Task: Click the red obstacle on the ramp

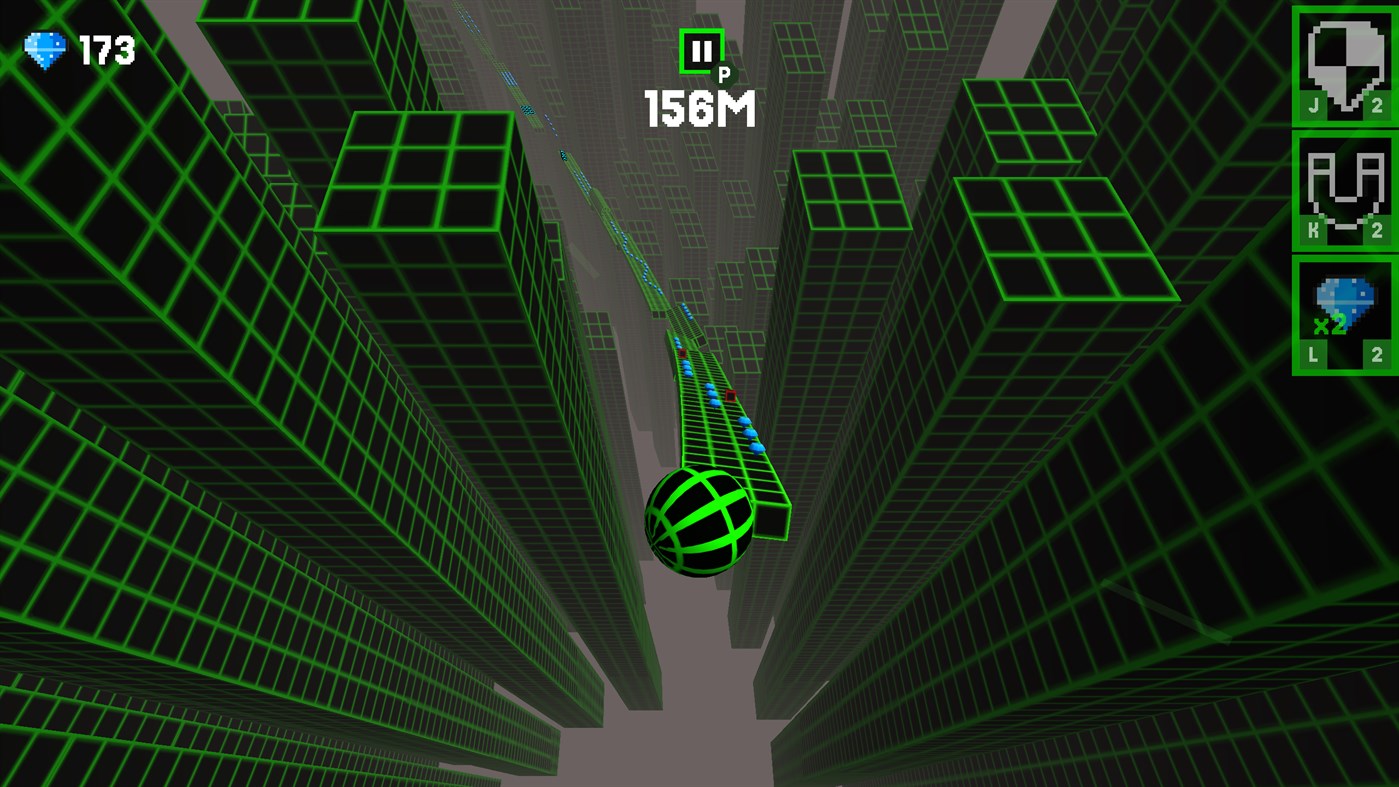Action: pos(731,397)
